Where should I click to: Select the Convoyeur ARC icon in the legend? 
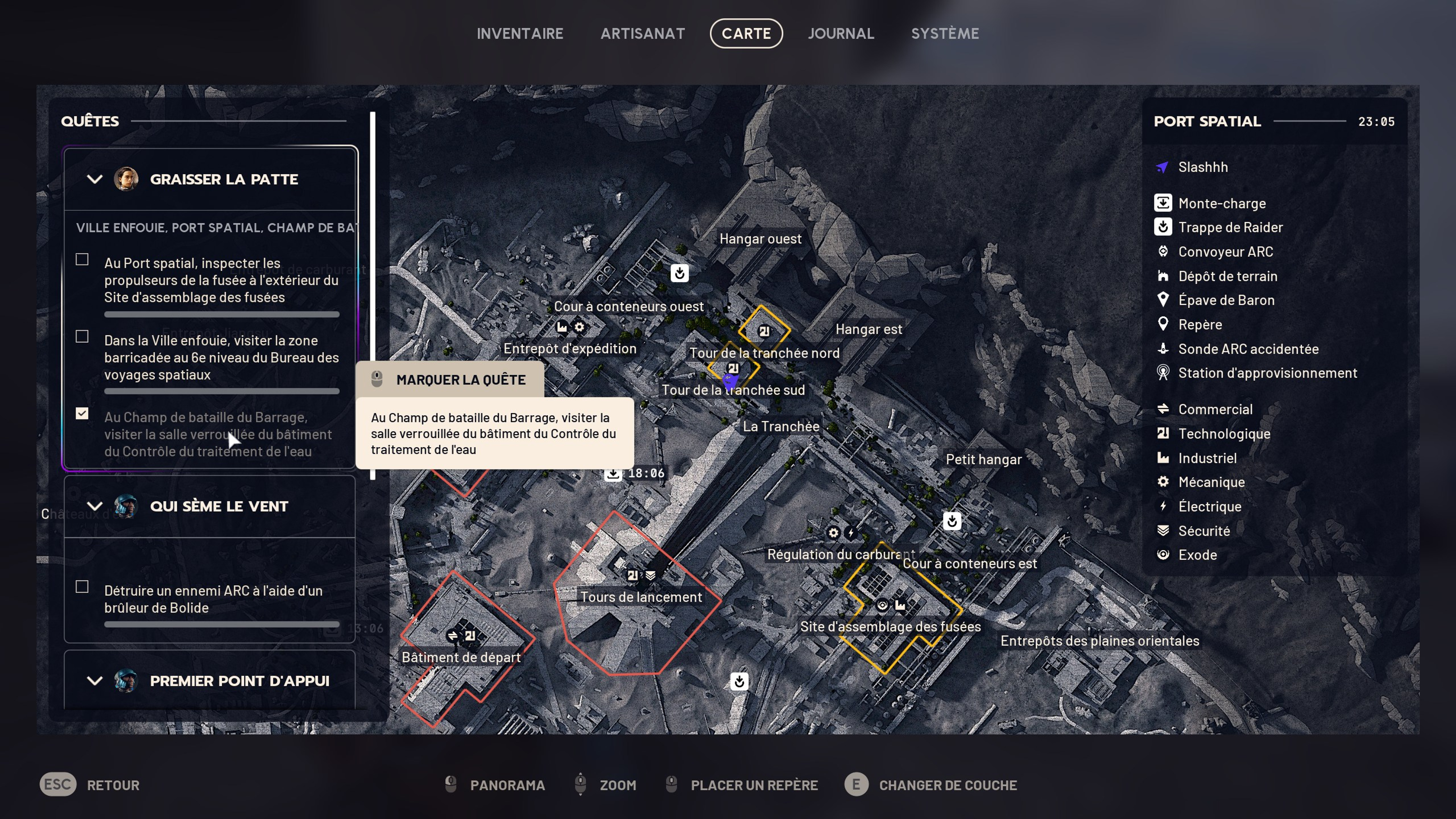tap(1163, 251)
